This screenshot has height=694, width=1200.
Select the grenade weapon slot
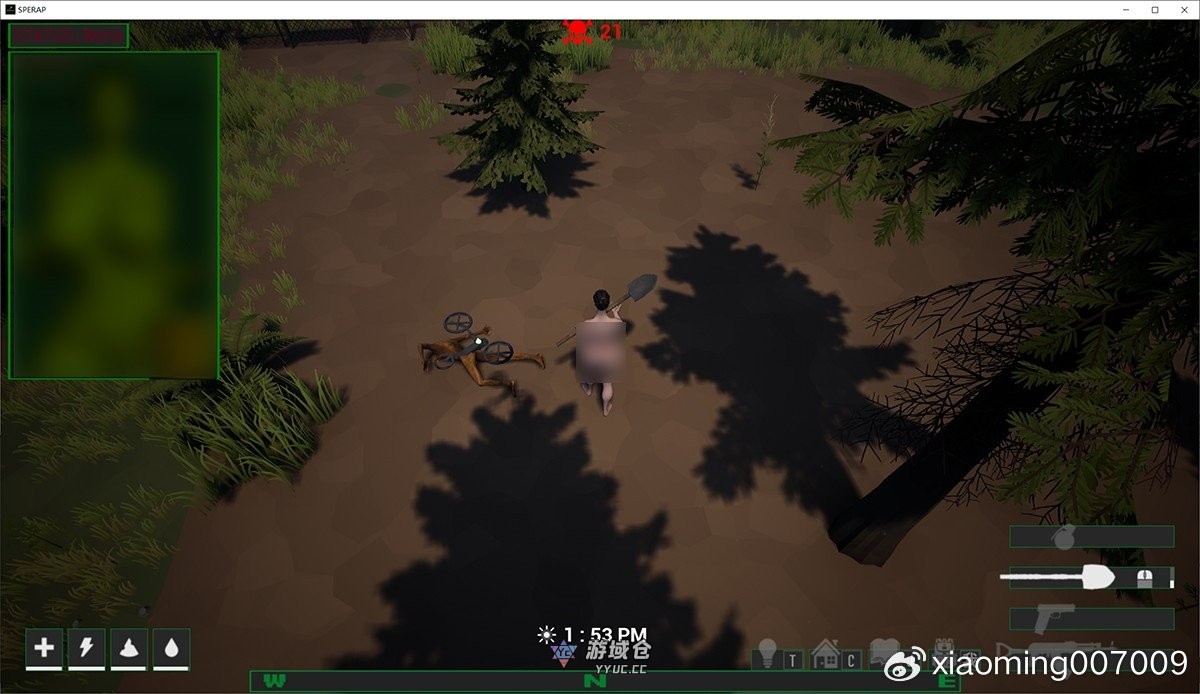click(x=1091, y=537)
